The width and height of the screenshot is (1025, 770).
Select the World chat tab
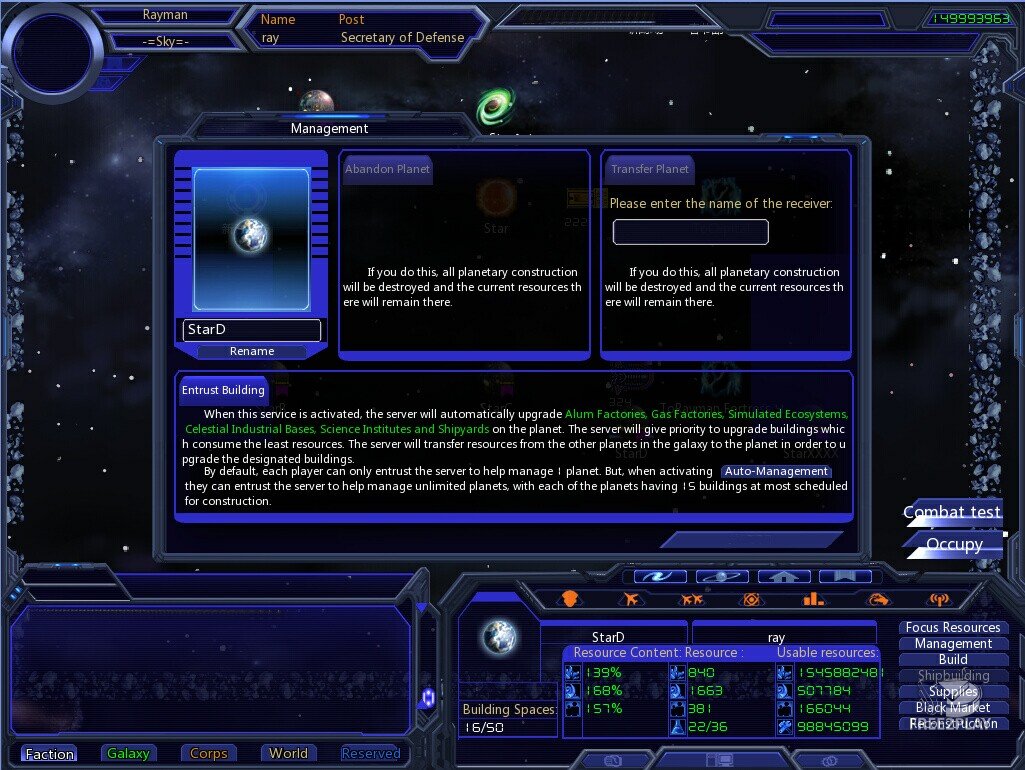pyautogui.click(x=288, y=754)
